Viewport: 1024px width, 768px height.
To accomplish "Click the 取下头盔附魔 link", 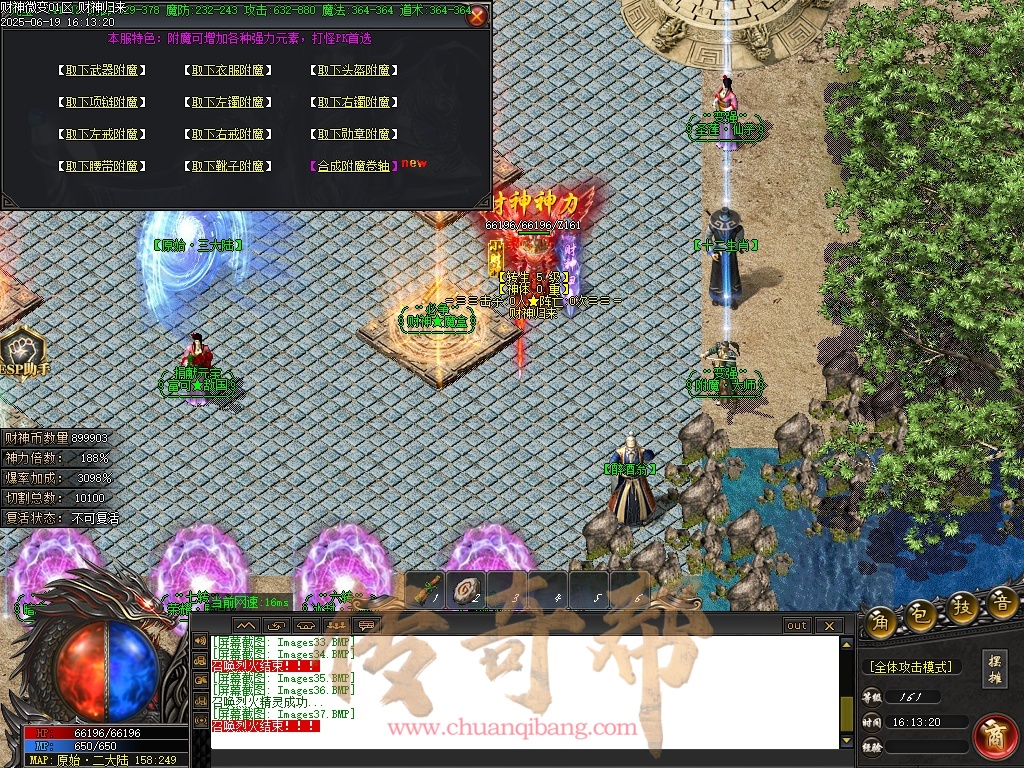I will [x=354, y=70].
